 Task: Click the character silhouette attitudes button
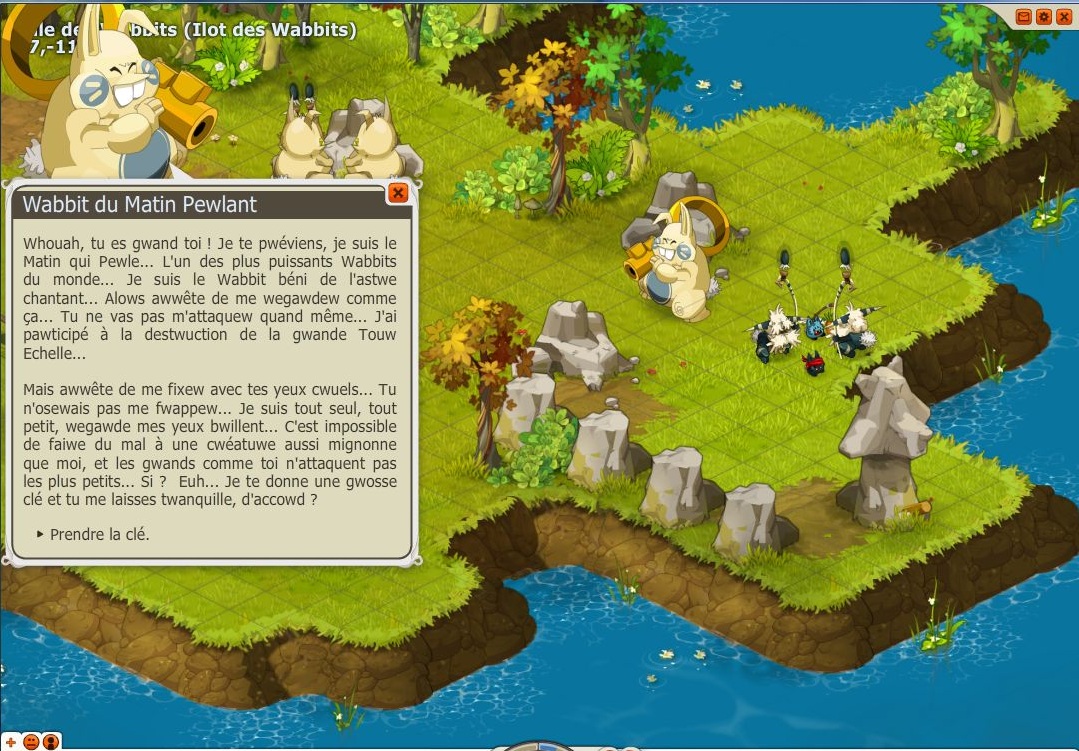tap(50, 741)
